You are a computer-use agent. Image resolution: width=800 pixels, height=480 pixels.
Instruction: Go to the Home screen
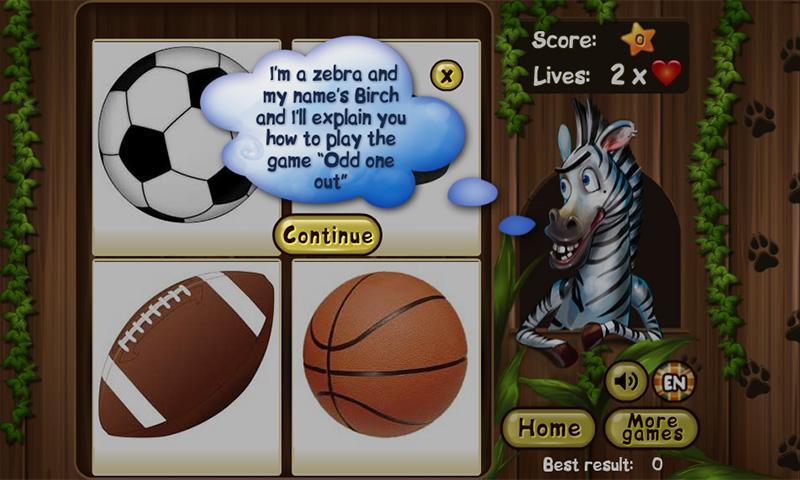(x=549, y=429)
